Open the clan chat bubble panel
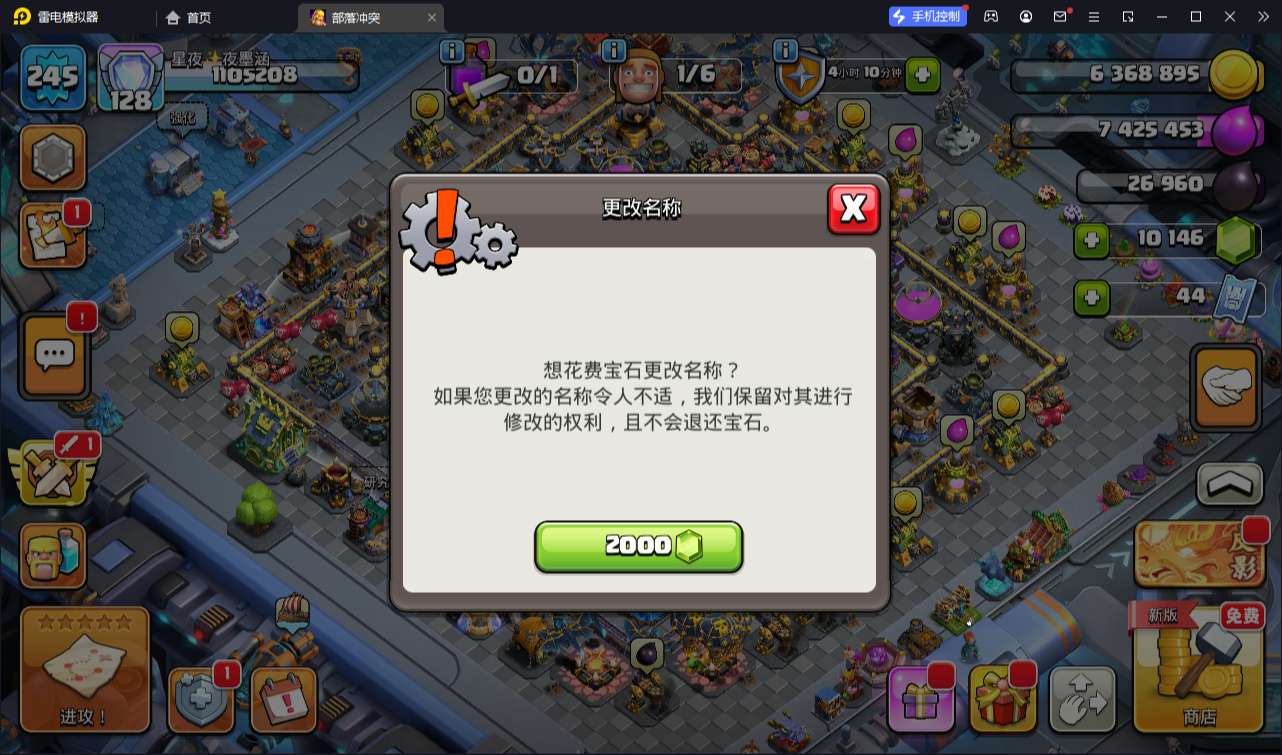This screenshot has height=755, width=1282. tap(53, 353)
